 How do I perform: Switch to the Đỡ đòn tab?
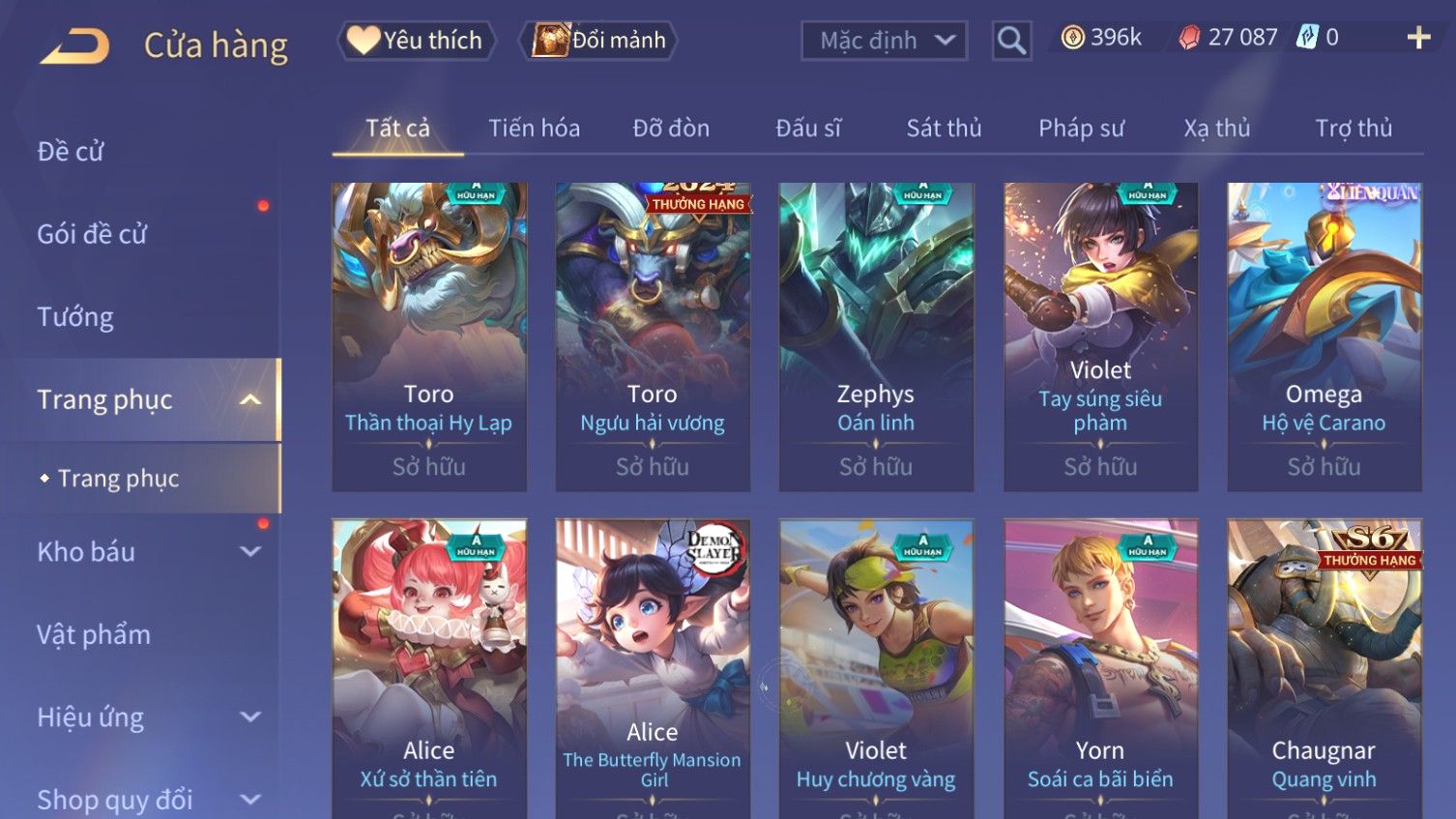[671, 128]
